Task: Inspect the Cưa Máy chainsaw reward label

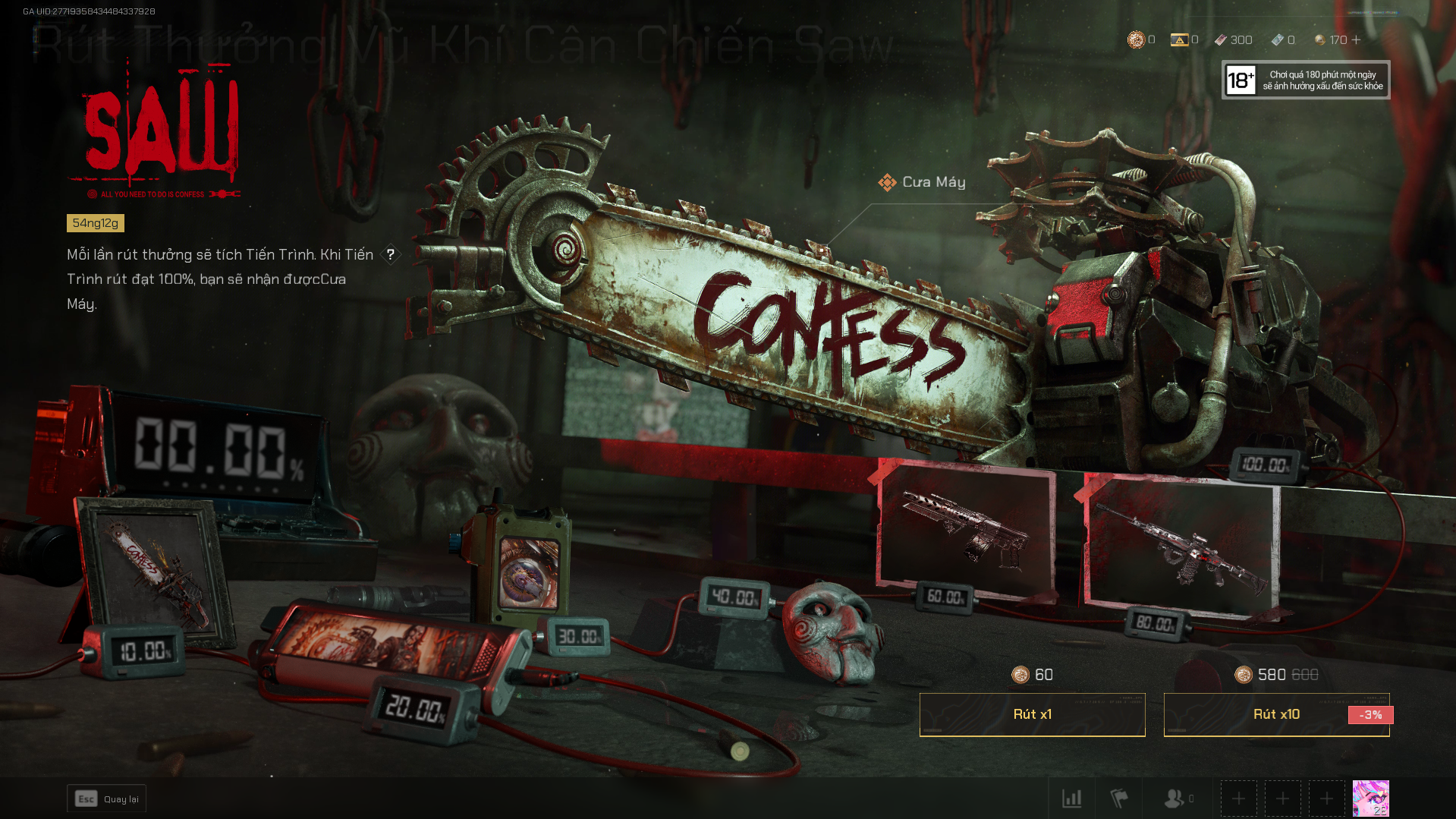Action: (923, 182)
